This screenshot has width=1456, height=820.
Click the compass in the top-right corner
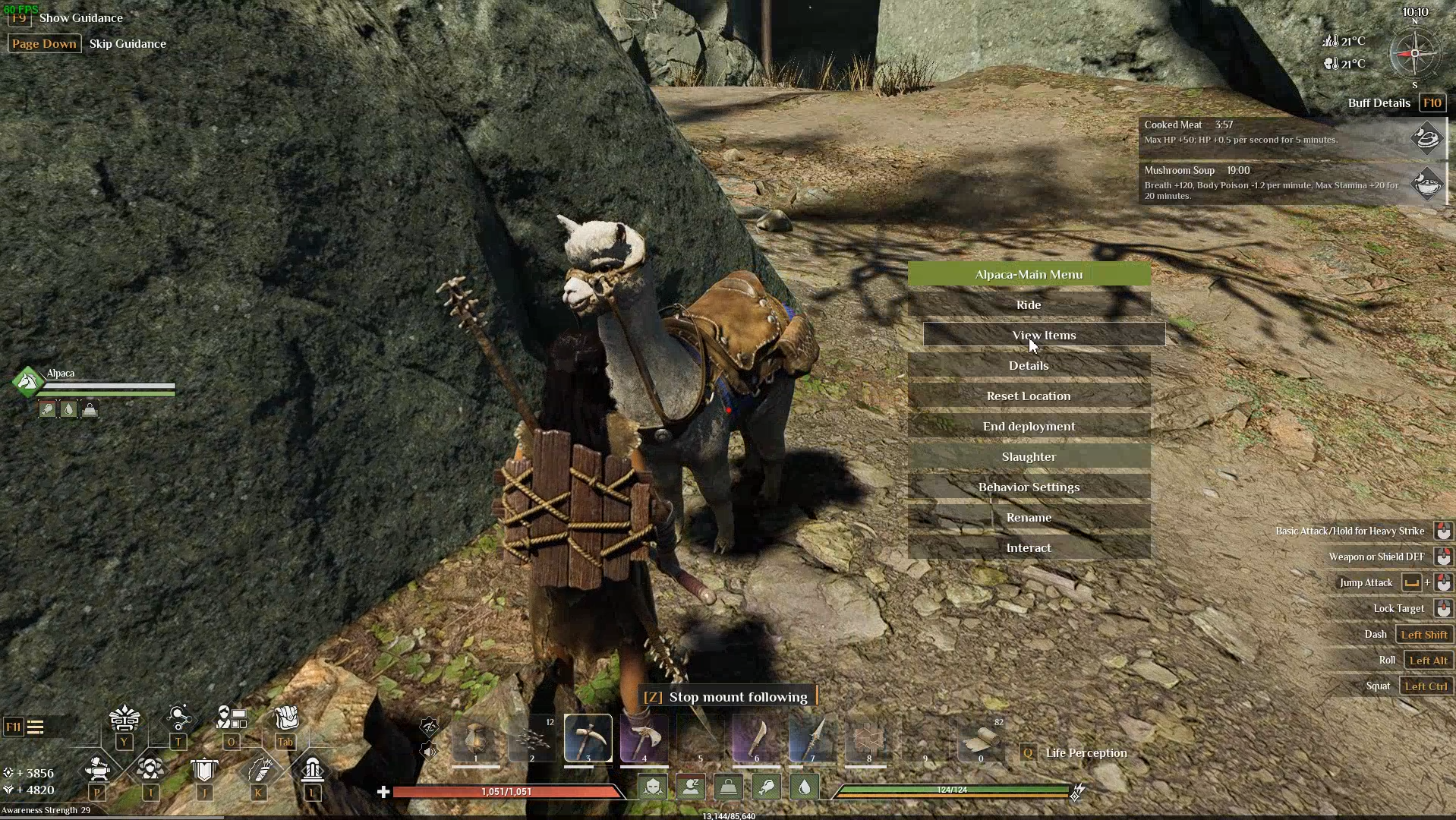1414,53
